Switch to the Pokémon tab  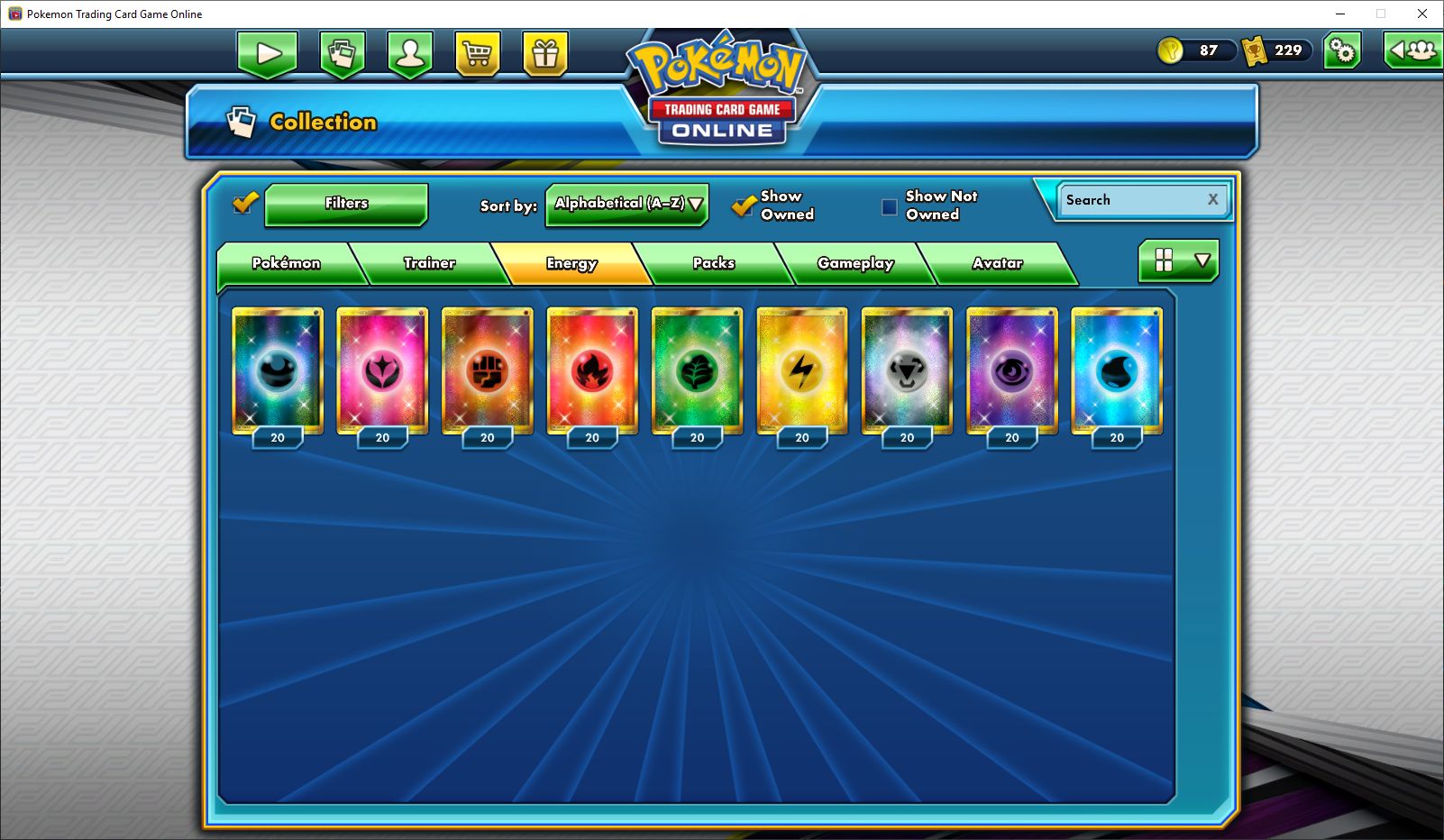(x=287, y=263)
